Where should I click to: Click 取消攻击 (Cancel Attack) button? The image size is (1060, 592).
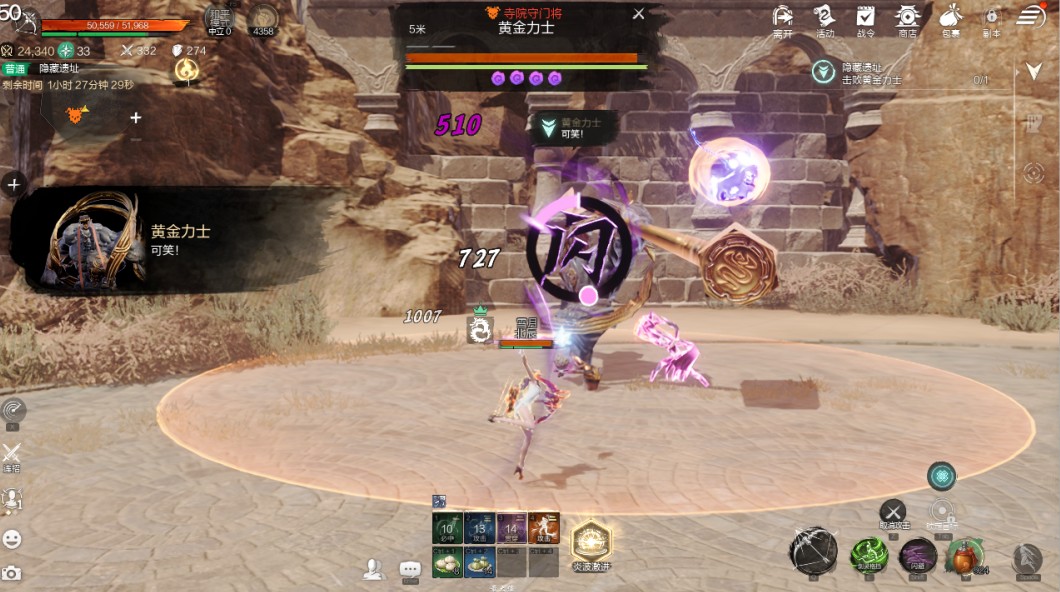[x=892, y=513]
